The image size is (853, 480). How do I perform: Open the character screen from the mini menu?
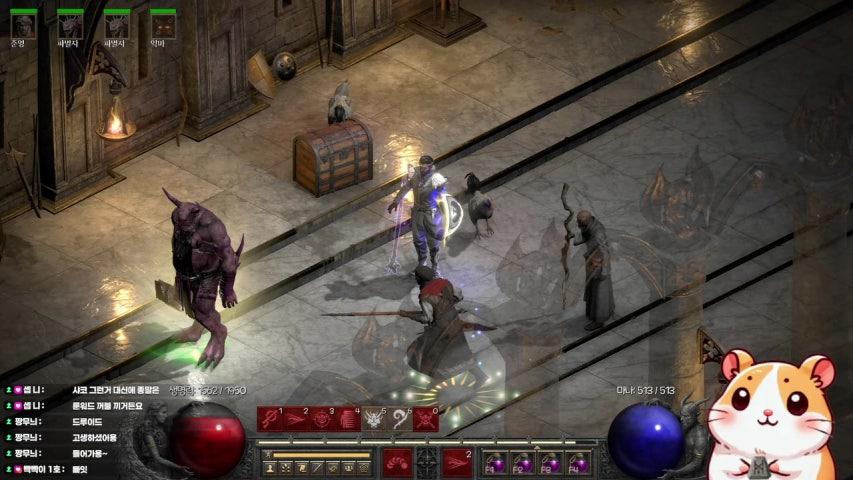pyautogui.click(x=270, y=467)
